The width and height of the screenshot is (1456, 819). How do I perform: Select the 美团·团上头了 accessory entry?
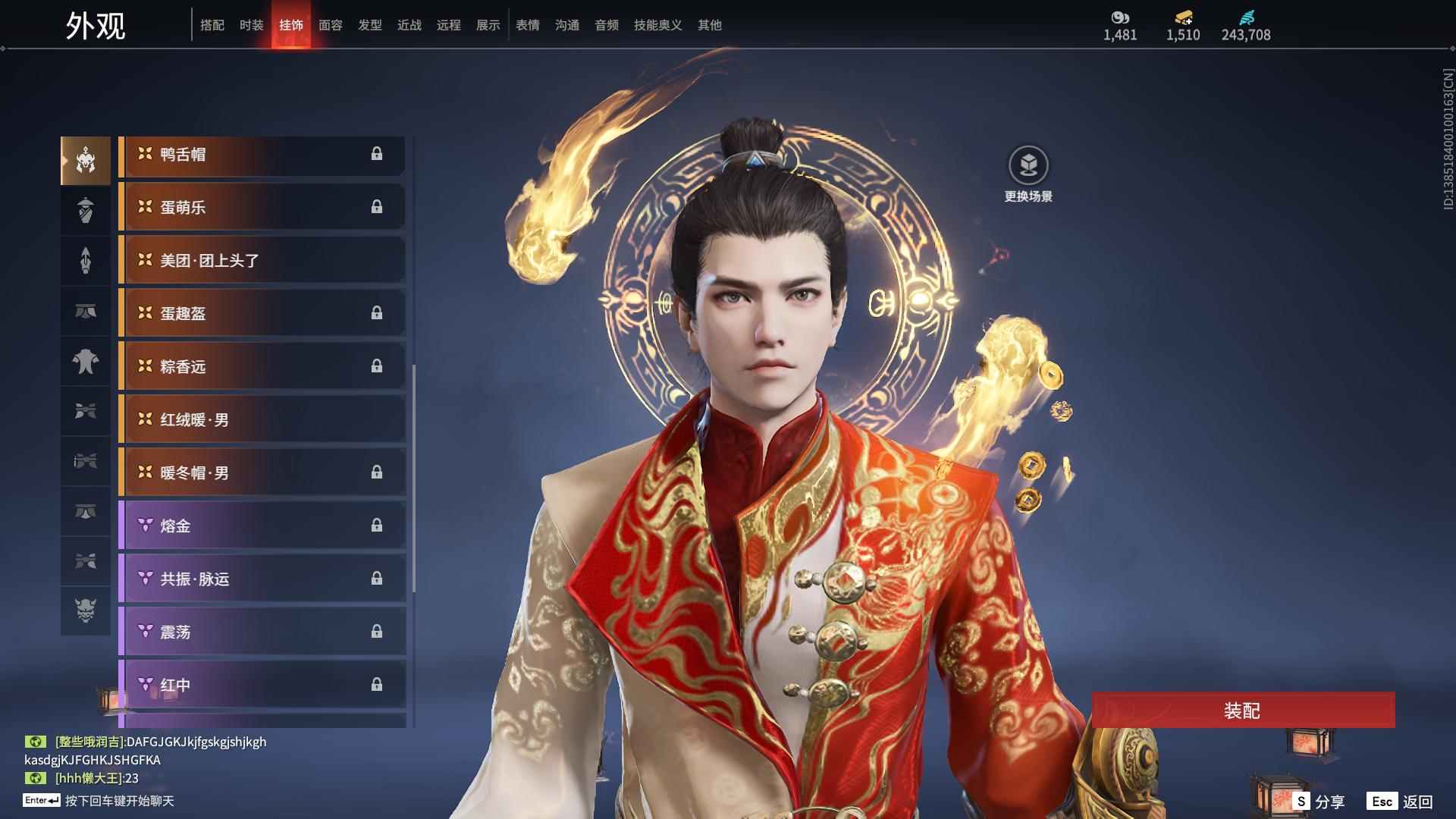pyautogui.click(x=262, y=260)
